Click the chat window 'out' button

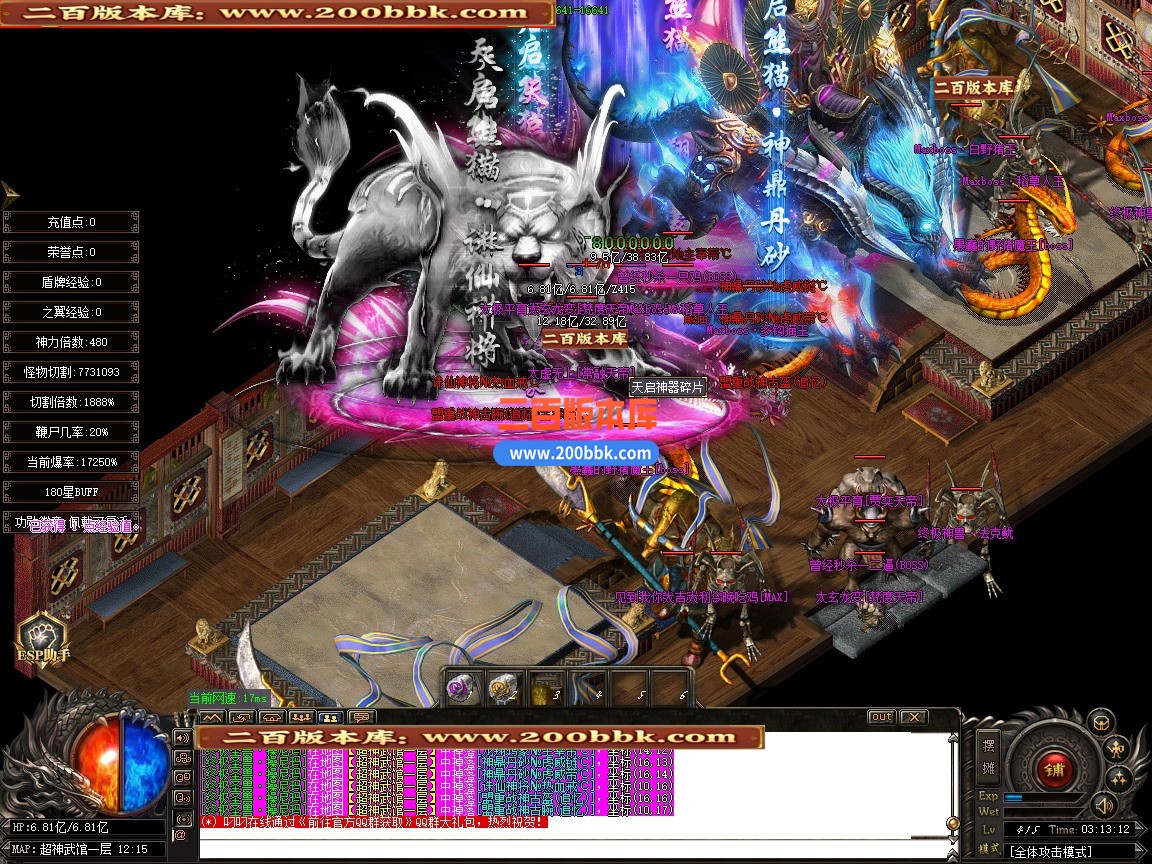pyautogui.click(x=881, y=717)
